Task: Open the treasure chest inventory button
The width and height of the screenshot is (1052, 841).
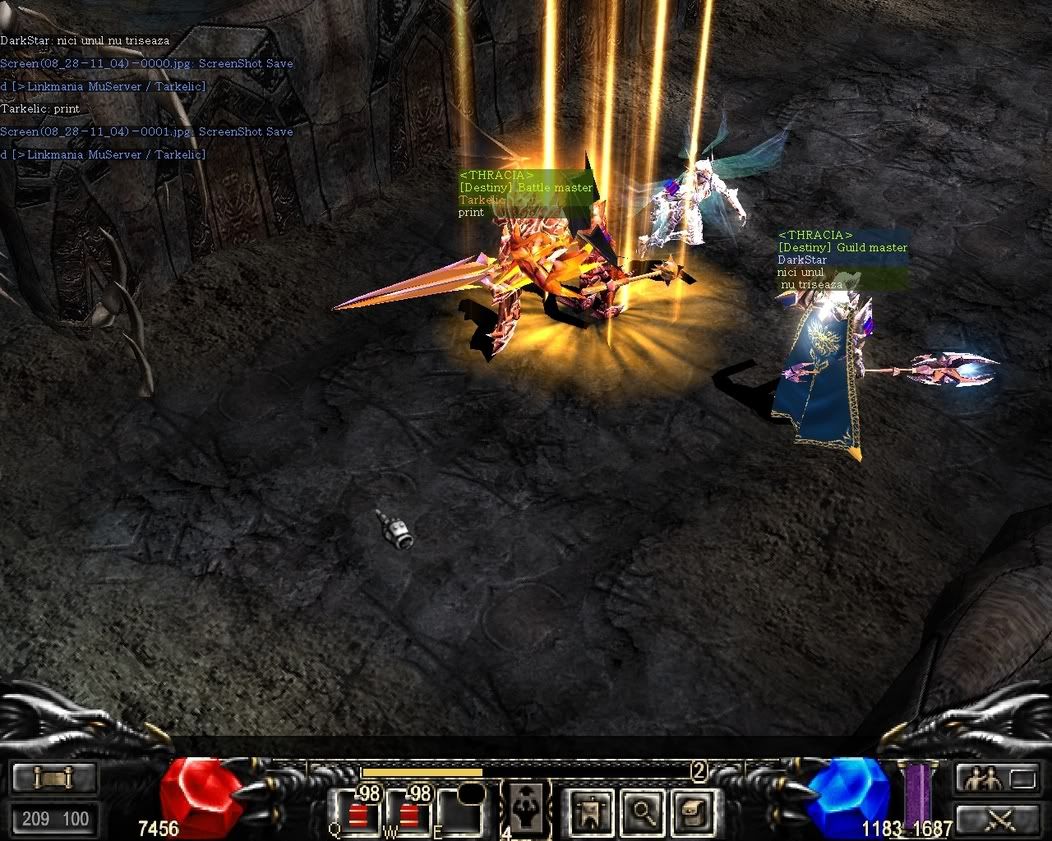Action: (690, 812)
